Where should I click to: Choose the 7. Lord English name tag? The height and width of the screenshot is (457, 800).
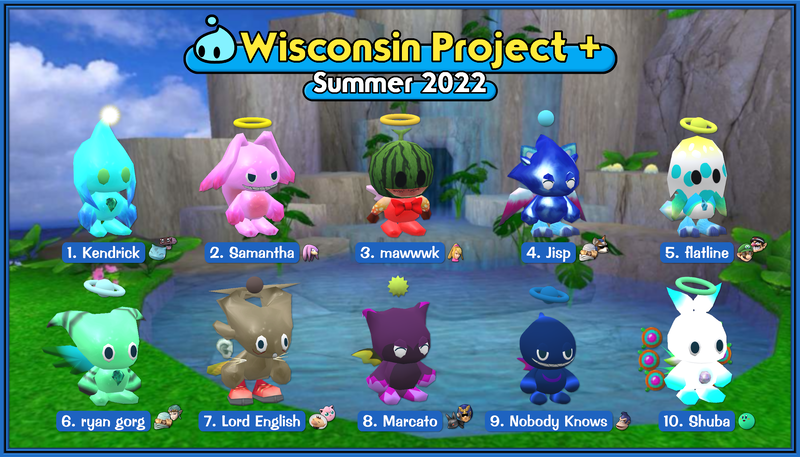[x=251, y=421]
